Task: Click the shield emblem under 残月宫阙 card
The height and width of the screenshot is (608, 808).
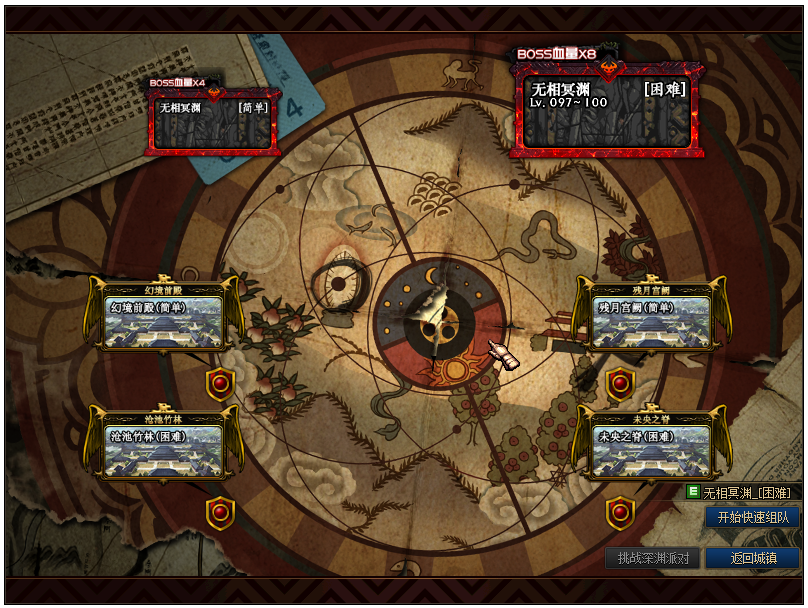Action: pyautogui.click(x=620, y=383)
